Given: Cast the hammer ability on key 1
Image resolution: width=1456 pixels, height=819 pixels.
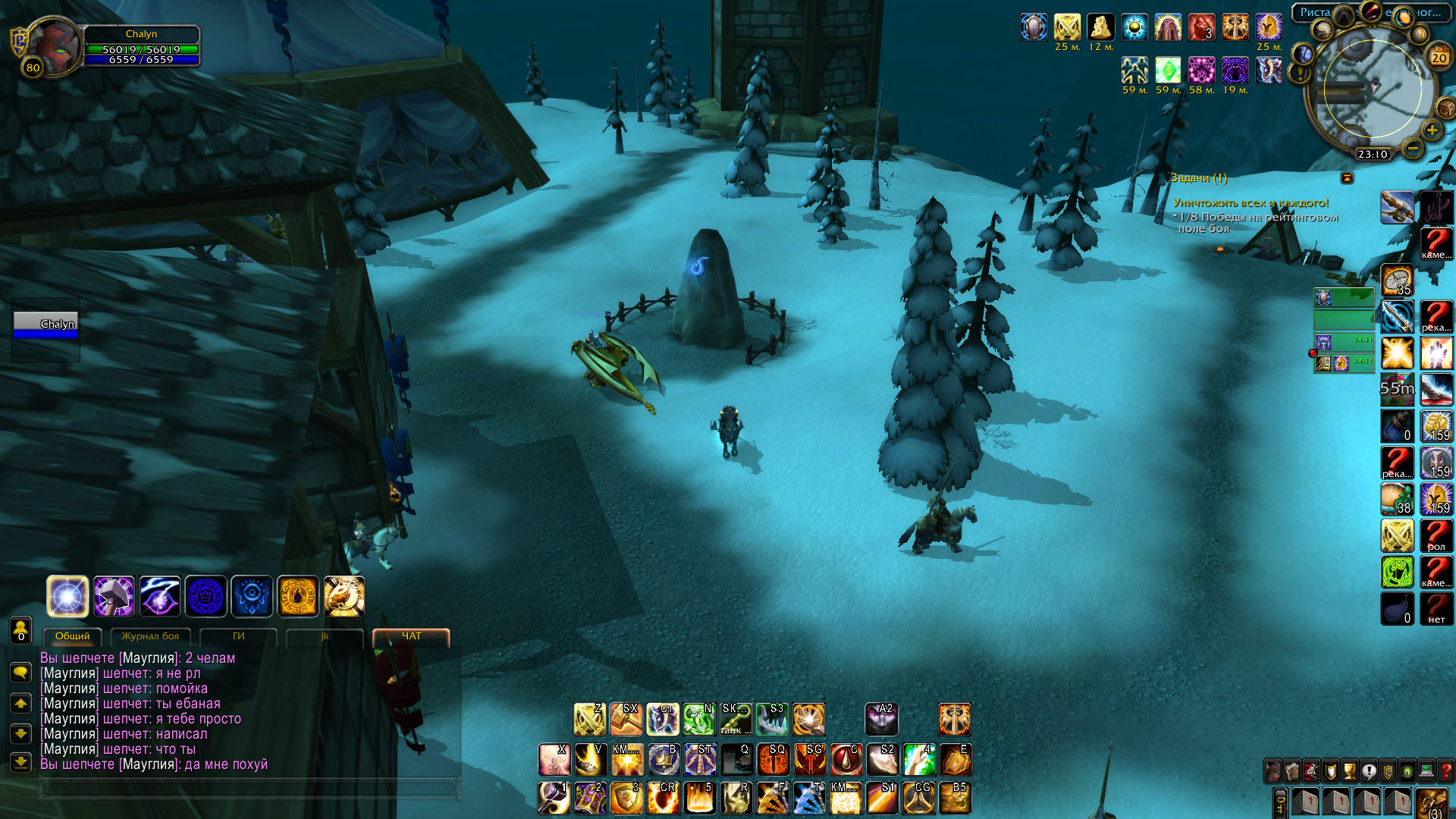Looking at the screenshot, I should 554,798.
